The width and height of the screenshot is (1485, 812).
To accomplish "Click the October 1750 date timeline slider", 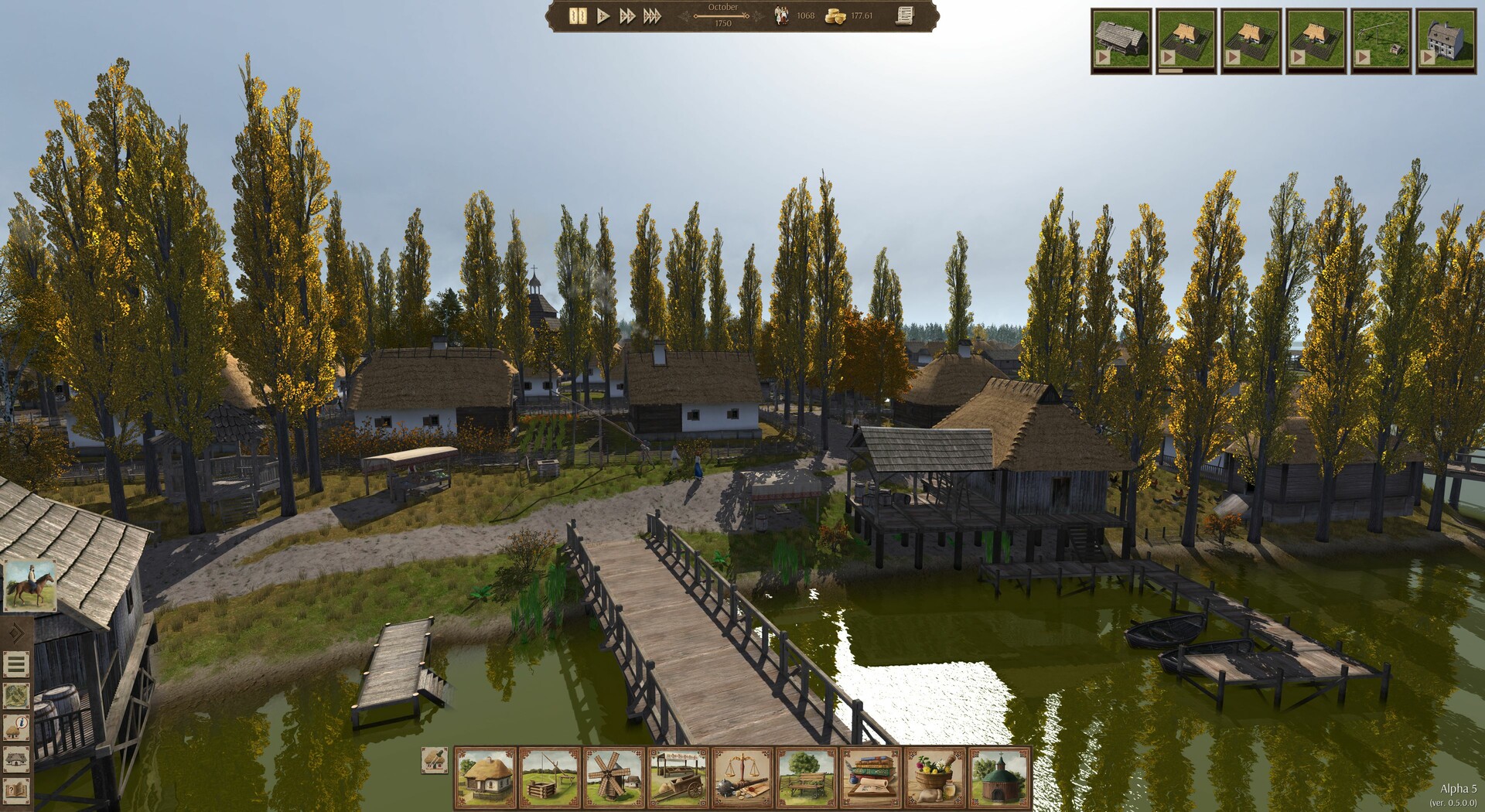I will coord(723,17).
